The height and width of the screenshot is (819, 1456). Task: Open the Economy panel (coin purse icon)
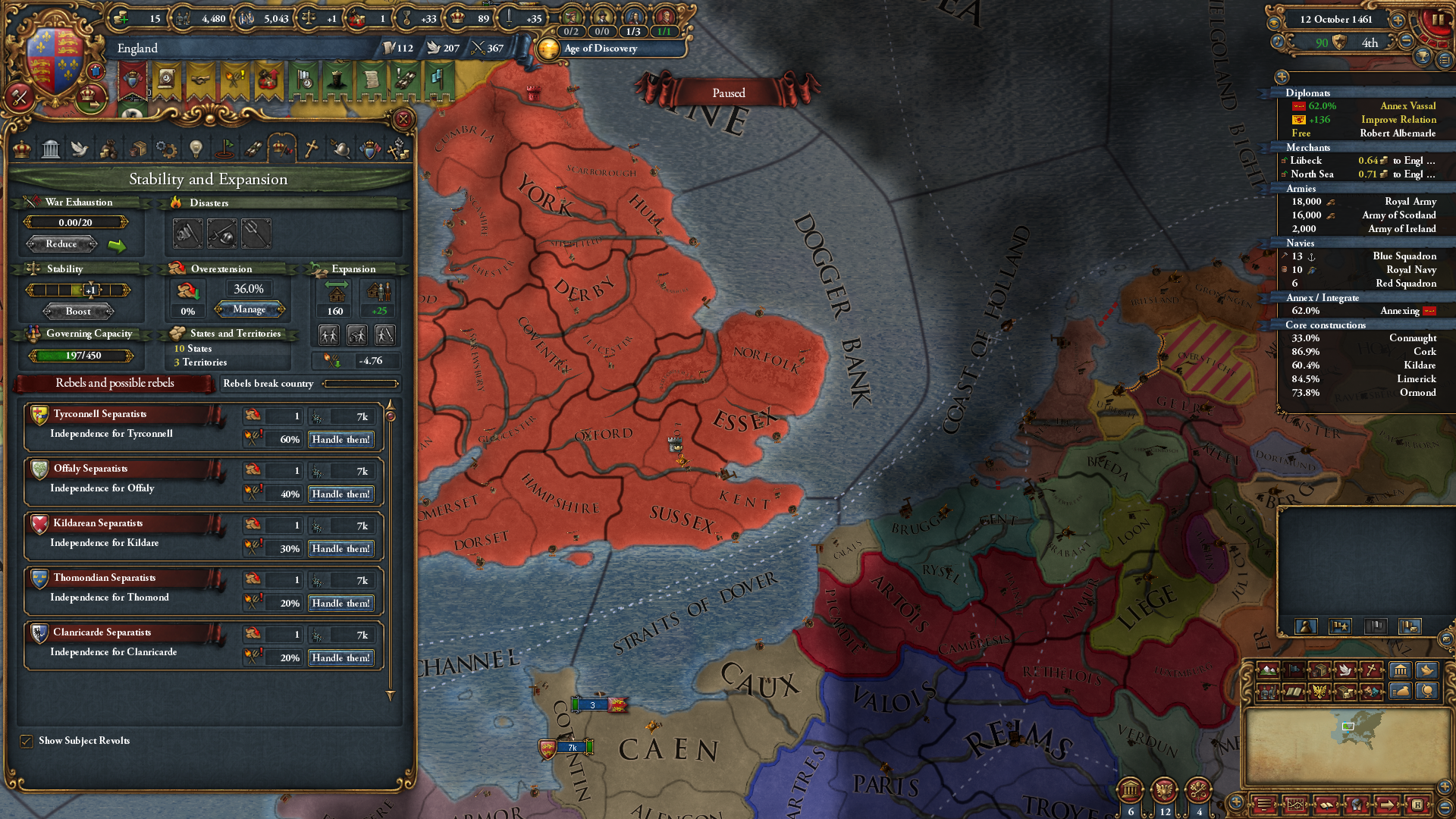click(x=108, y=149)
